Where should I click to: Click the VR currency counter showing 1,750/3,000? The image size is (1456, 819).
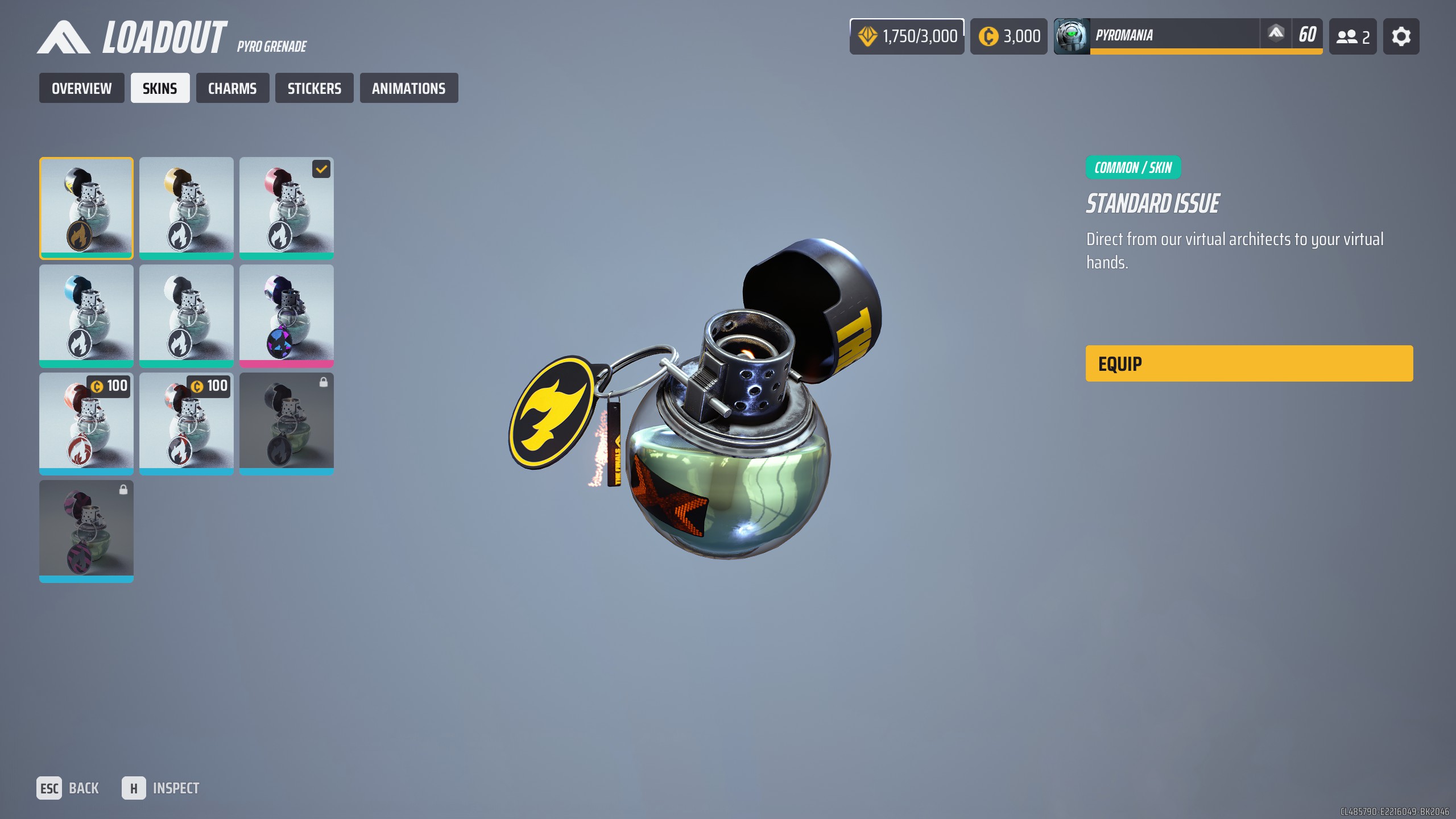point(905,36)
